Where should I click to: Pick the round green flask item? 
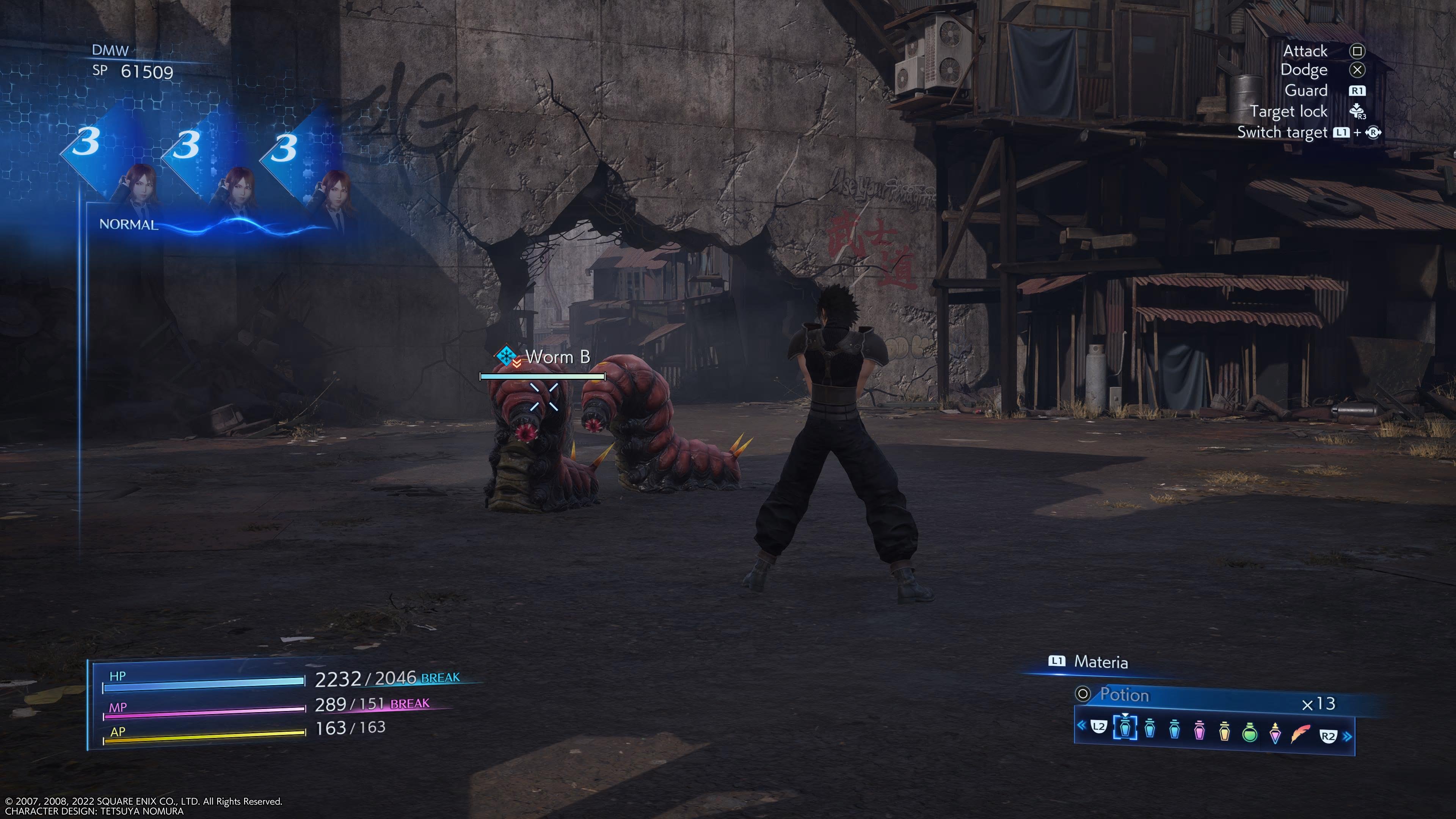[1250, 732]
